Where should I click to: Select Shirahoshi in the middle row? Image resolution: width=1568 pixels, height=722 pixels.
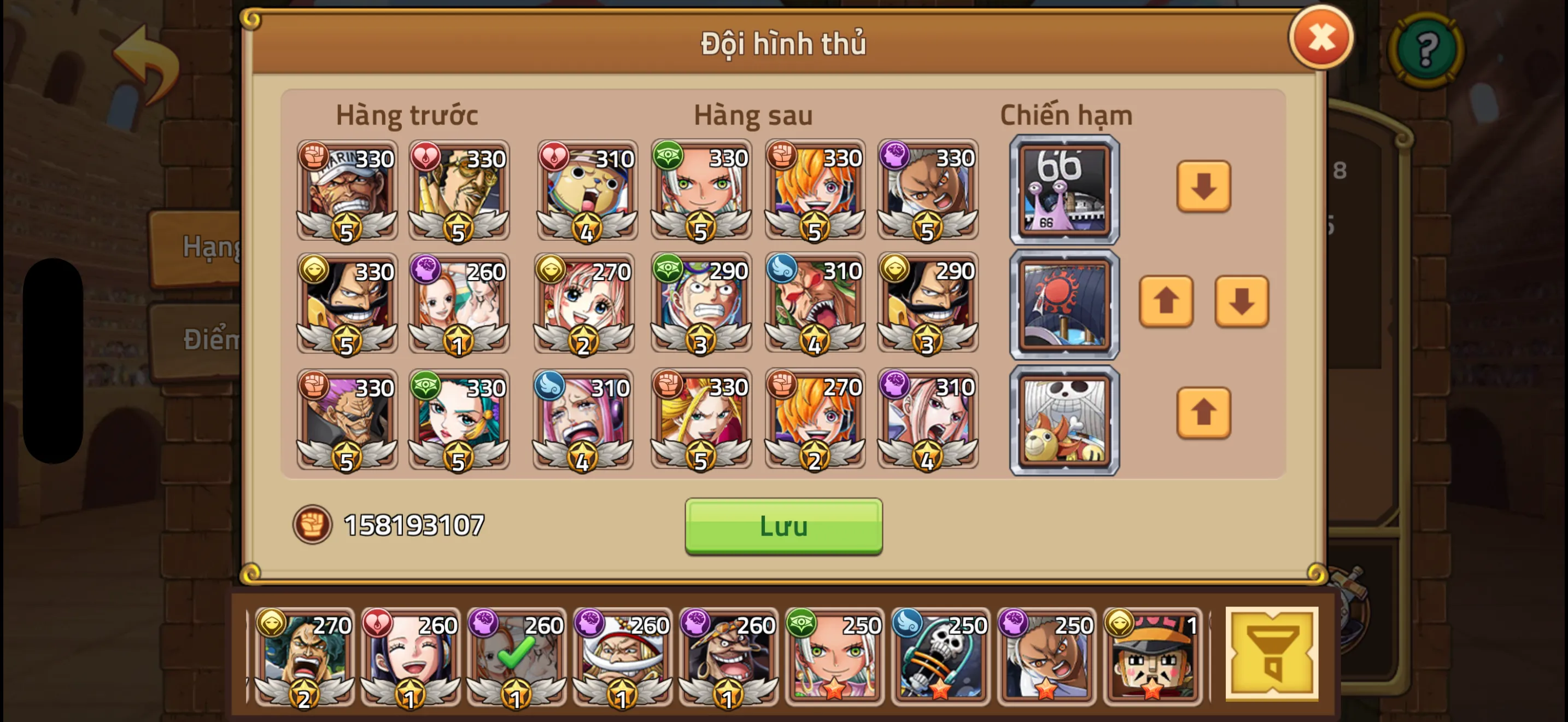pyautogui.click(x=583, y=304)
